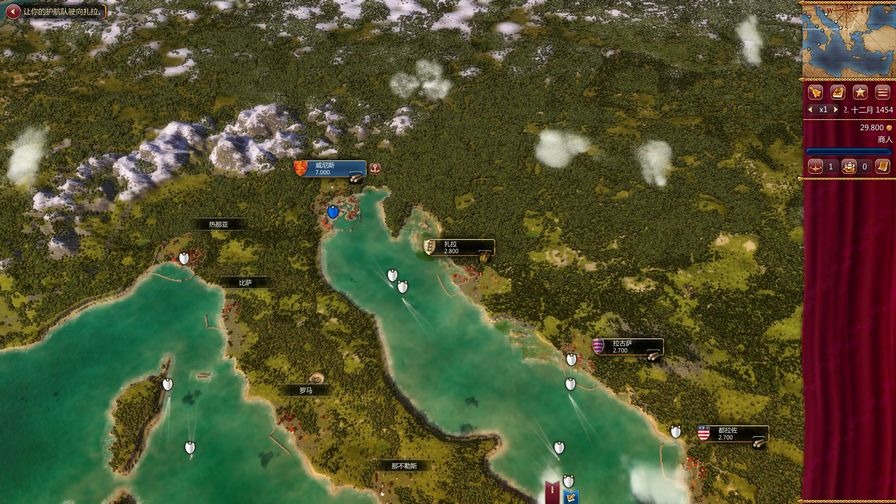
Task: Select the Pisa (比萨) town label
Action: click(x=245, y=282)
